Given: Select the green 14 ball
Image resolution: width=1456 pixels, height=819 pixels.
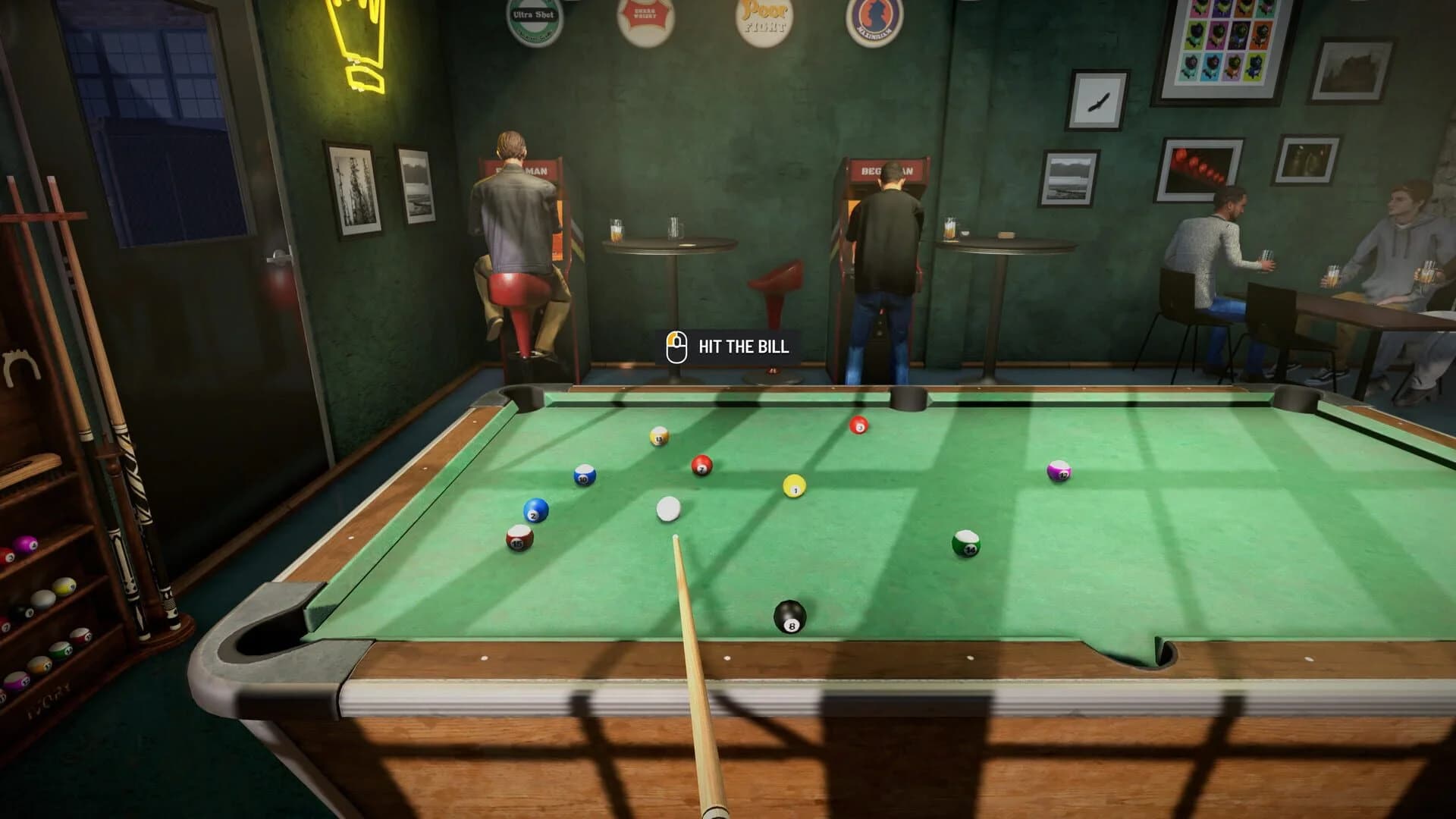Looking at the screenshot, I should [x=968, y=544].
